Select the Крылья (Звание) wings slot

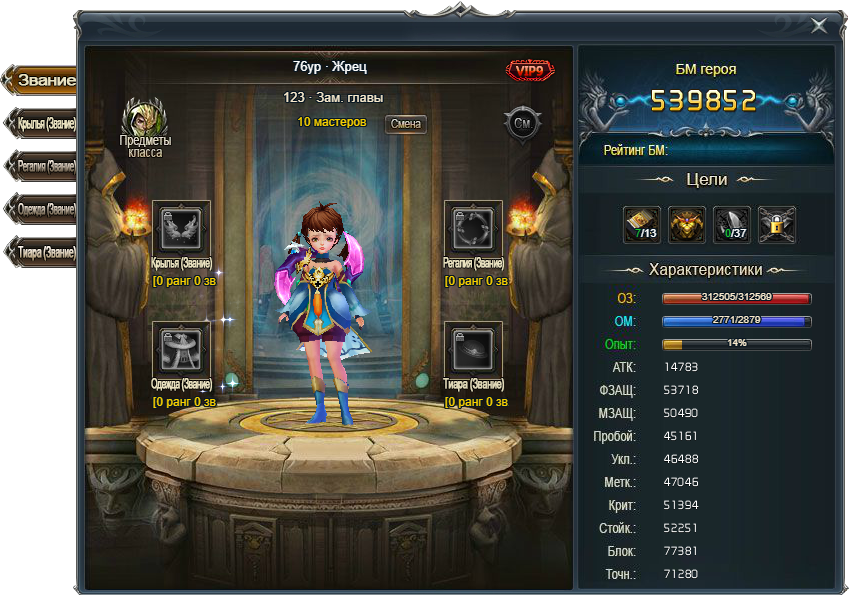pos(181,229)
